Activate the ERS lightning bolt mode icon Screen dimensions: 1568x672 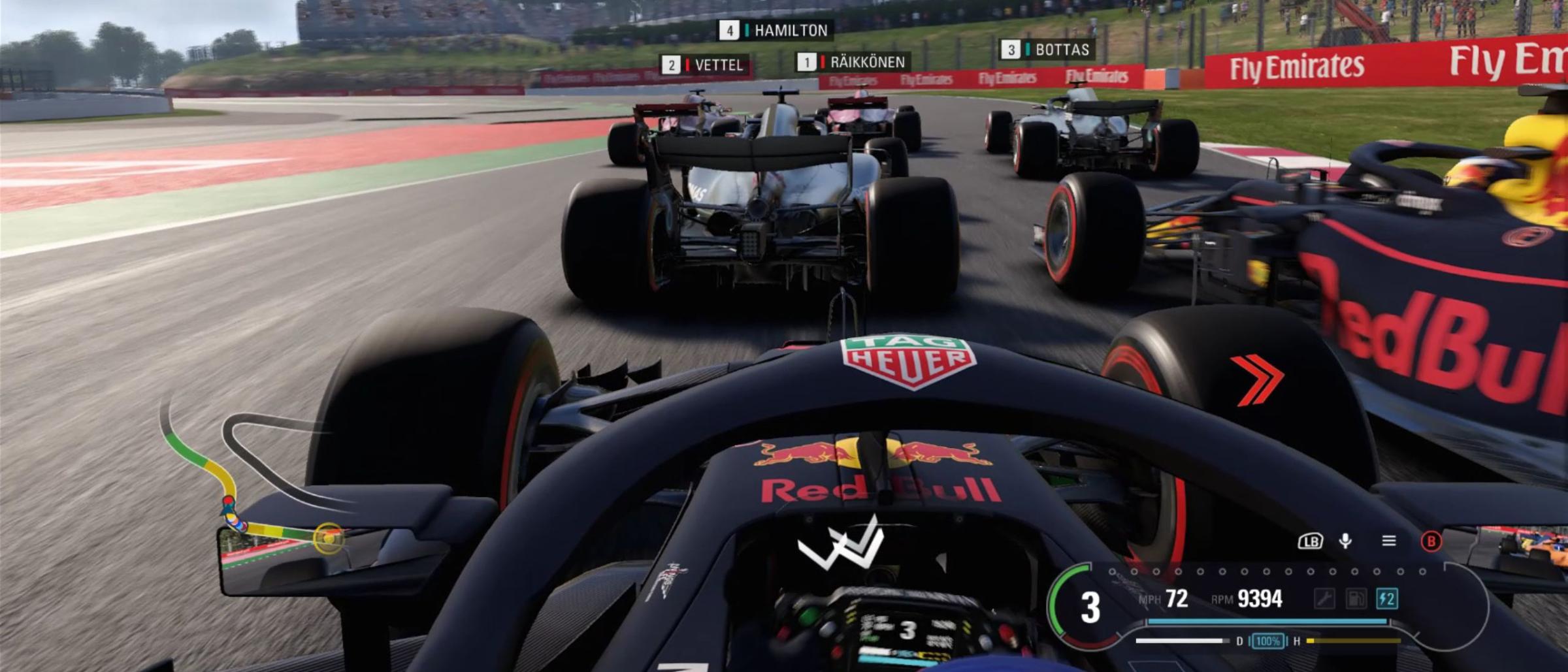1386,599
